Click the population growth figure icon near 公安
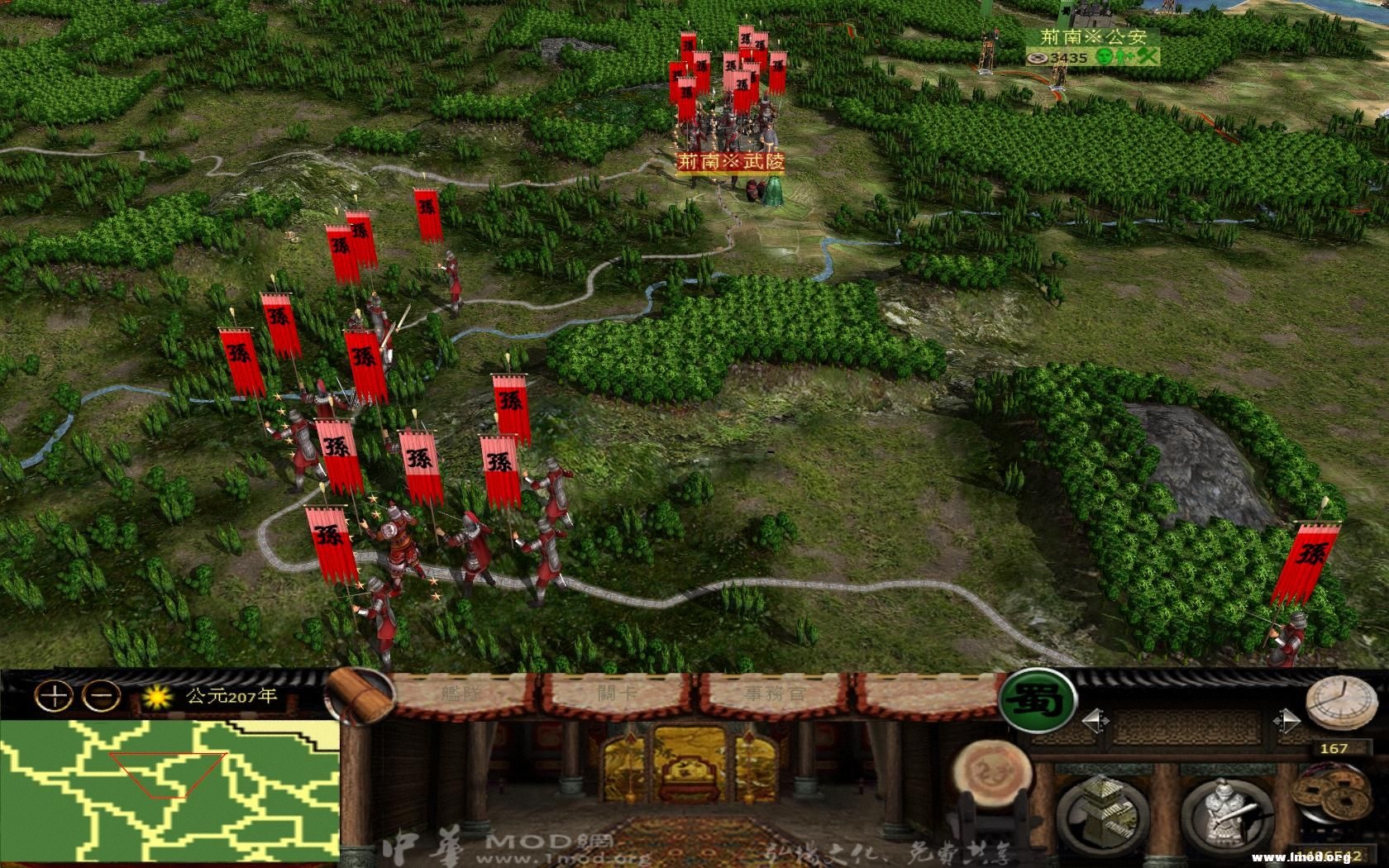1389x868 pixels. pos(1122,58)
